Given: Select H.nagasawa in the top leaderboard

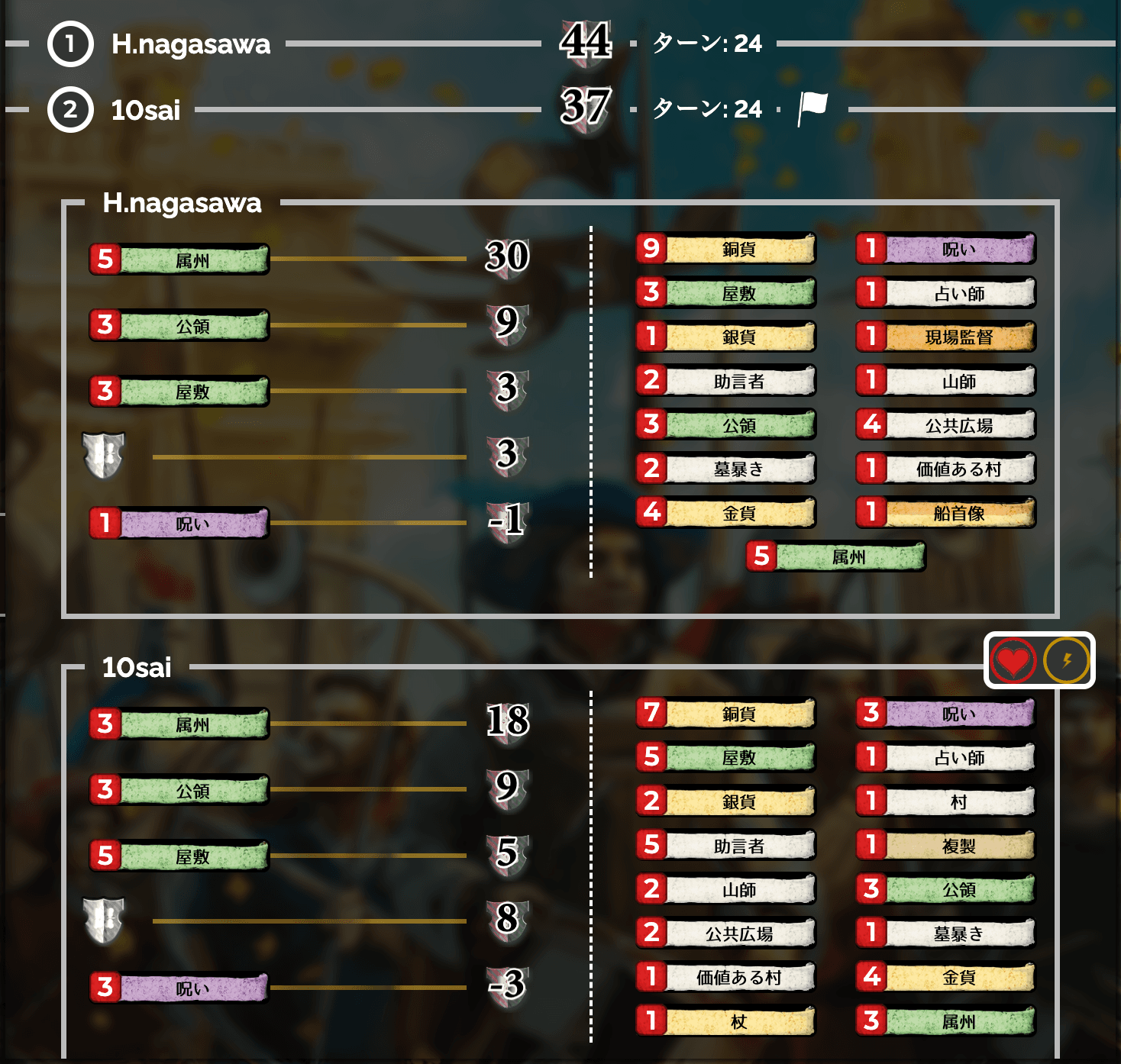Looking at the screenshot, I should 192,44.
